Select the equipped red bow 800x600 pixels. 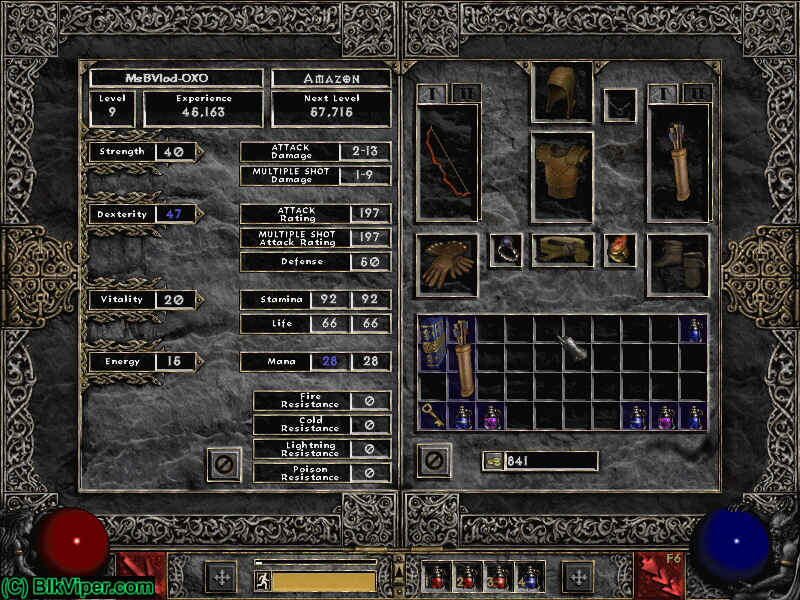coord(448,161)
